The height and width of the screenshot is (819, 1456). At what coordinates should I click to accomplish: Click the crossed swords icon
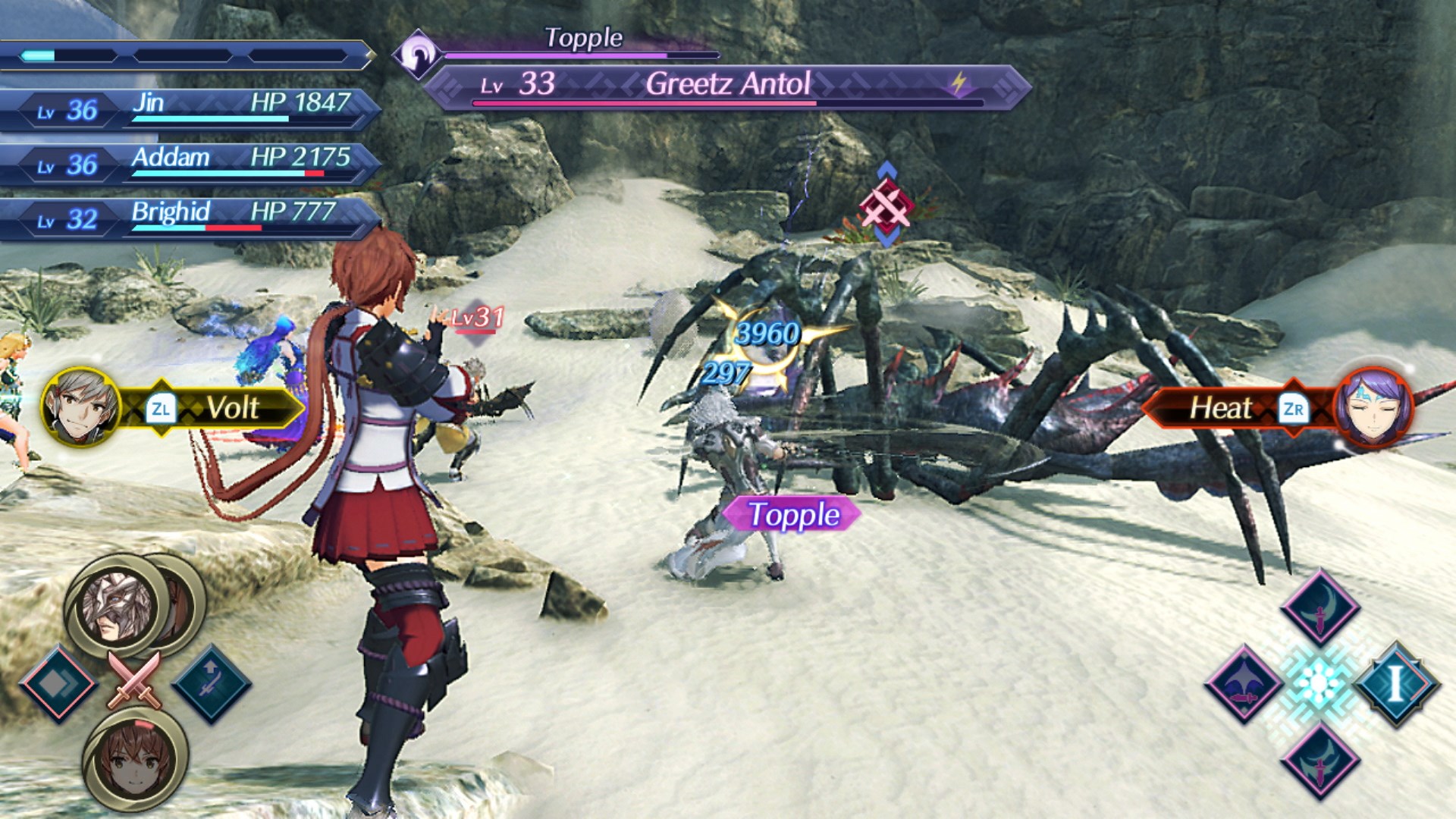(135, 680)
